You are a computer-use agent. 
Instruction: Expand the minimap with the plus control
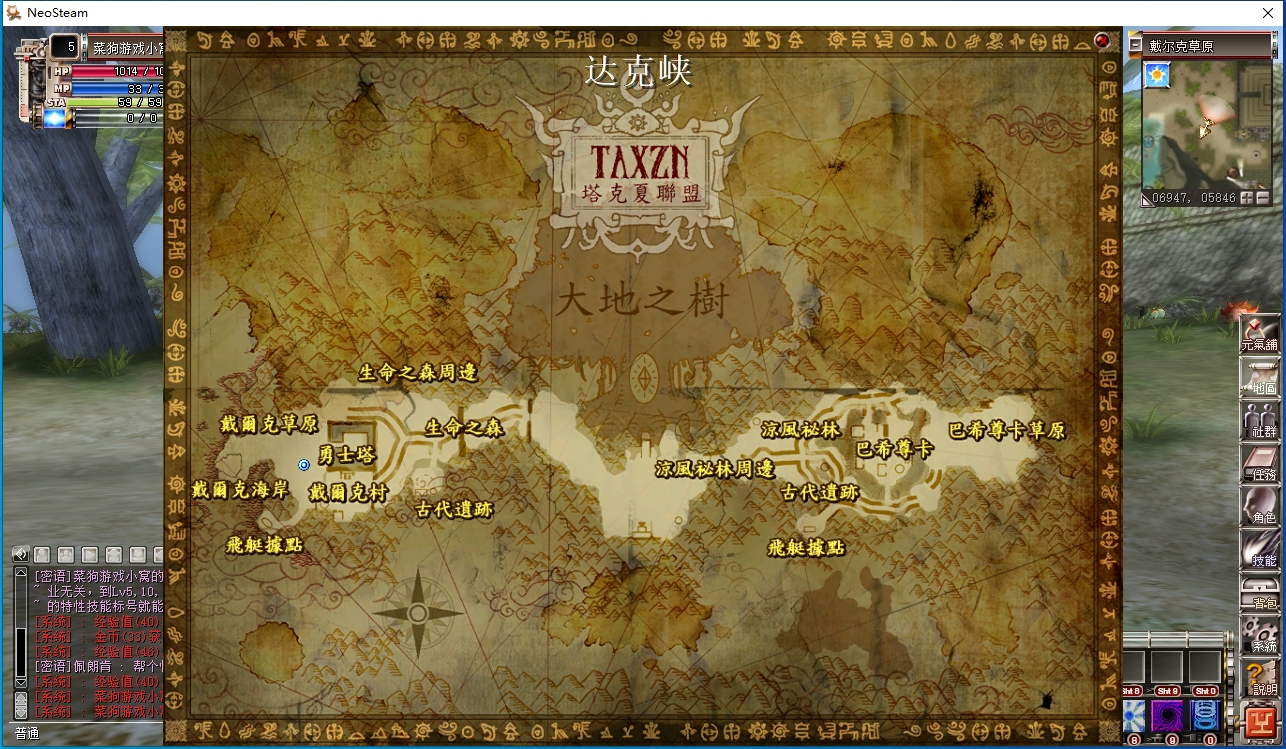pos(1247,198)
